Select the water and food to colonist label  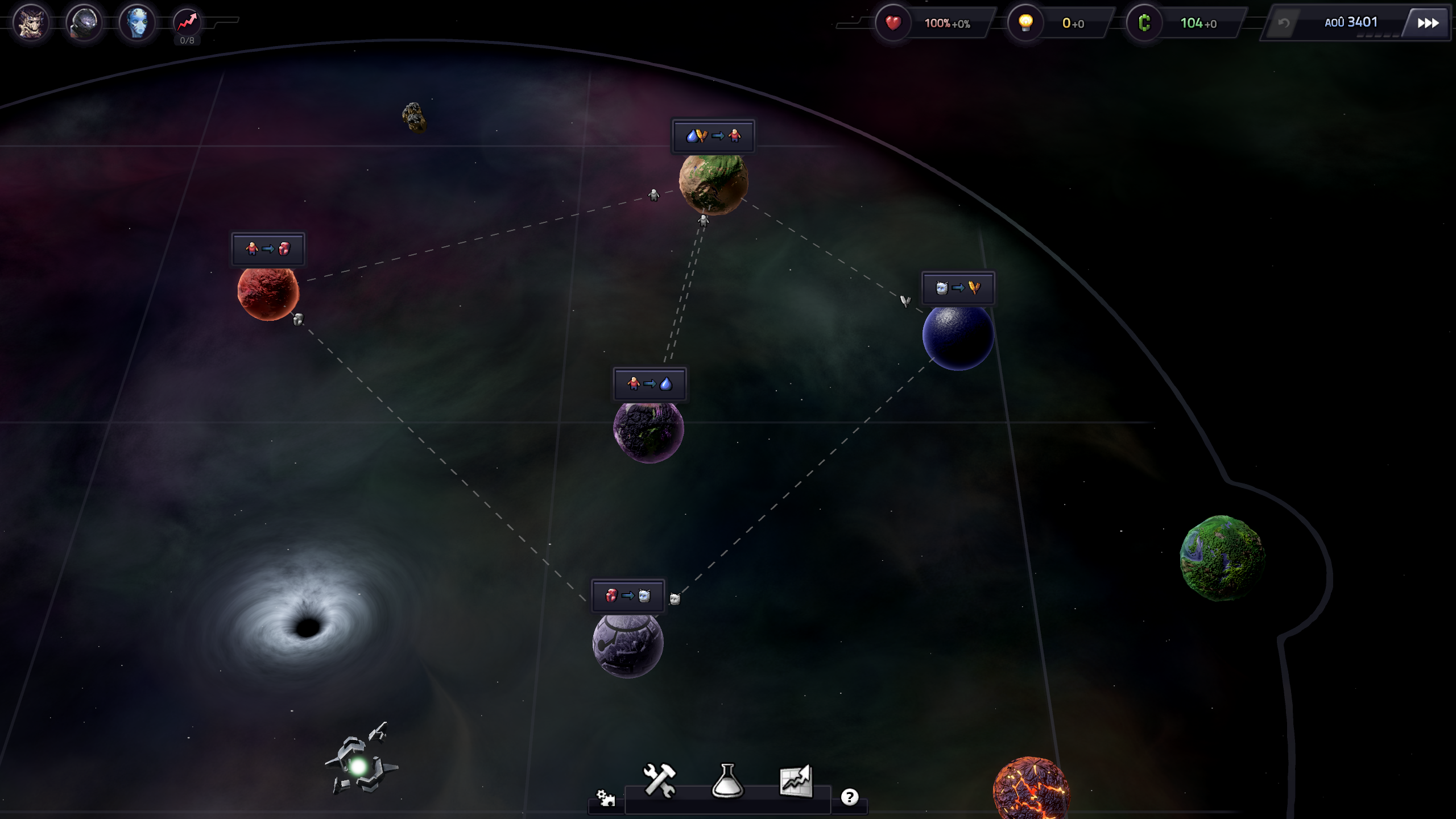[x=713, y=136]
